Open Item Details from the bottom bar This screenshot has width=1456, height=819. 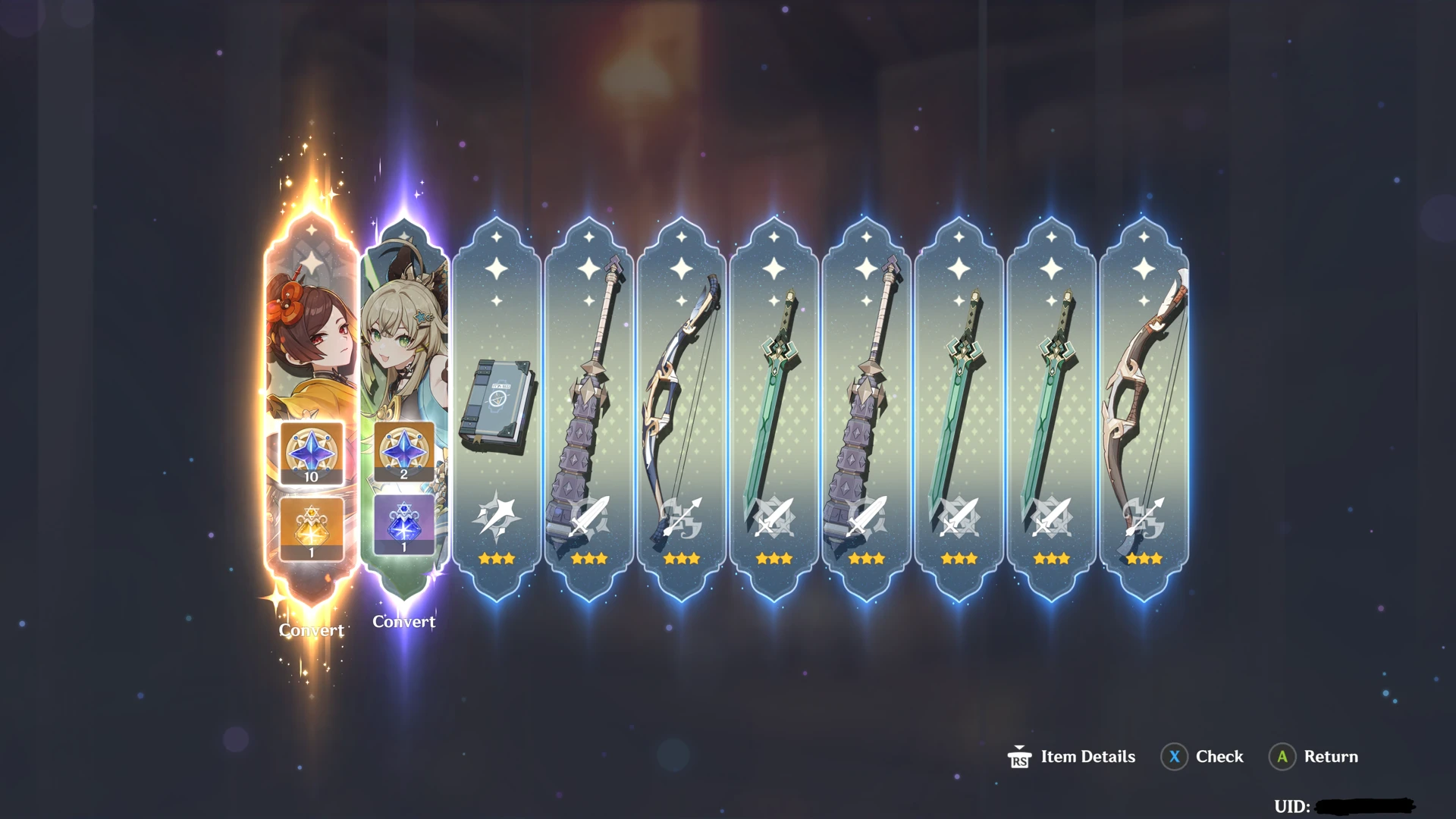[x=1086, y=756]
